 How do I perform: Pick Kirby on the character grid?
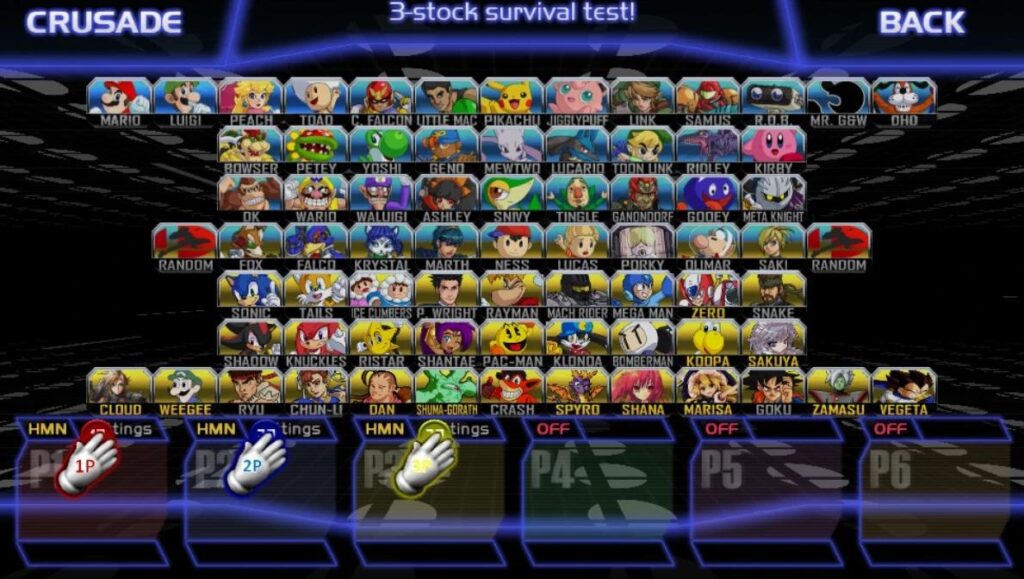pos(774,147)
